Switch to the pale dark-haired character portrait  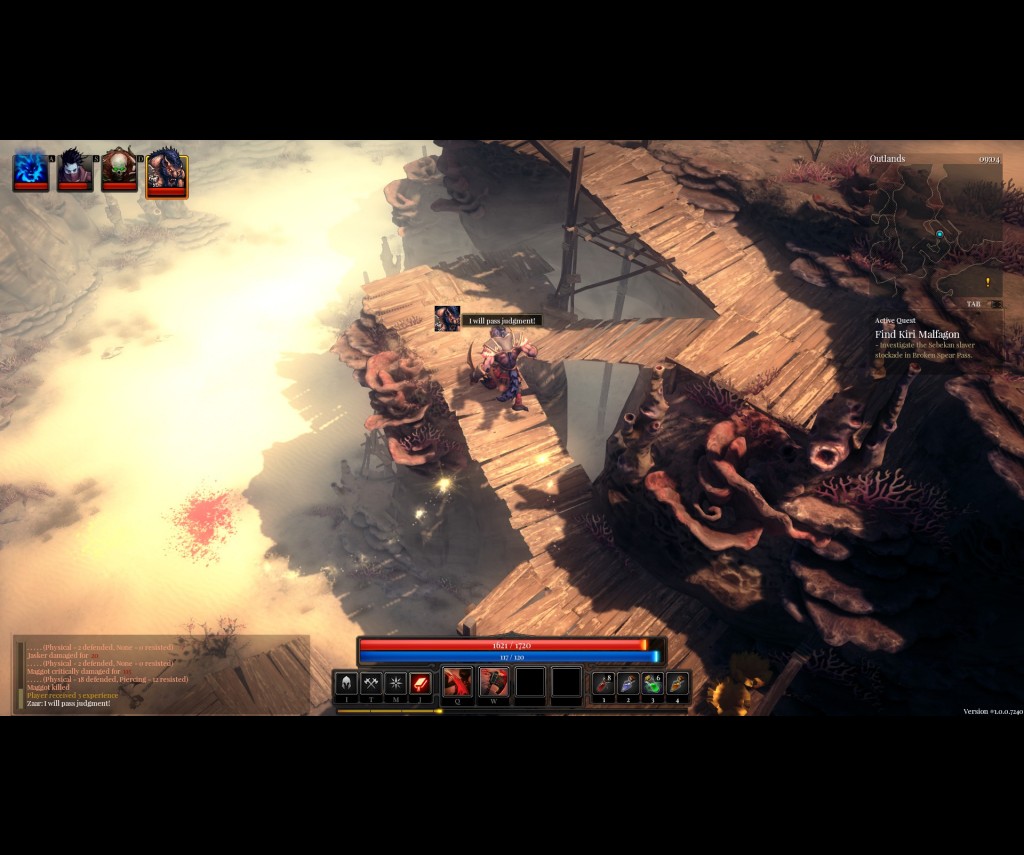75,170
